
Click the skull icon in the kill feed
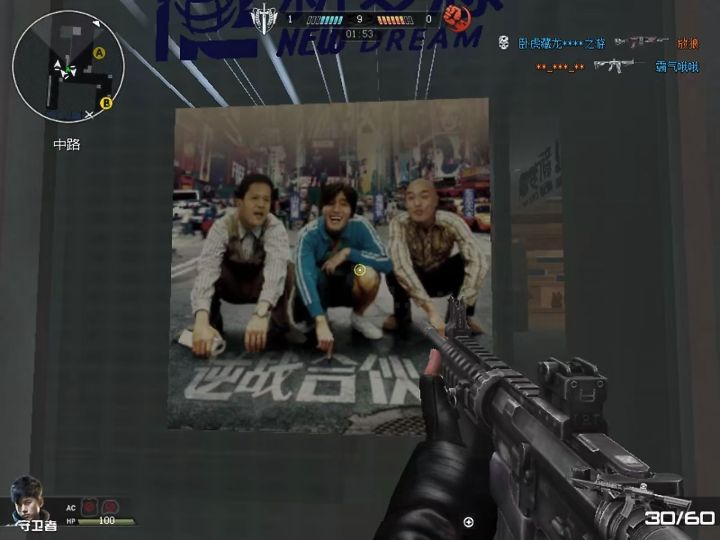pos(504,44)
